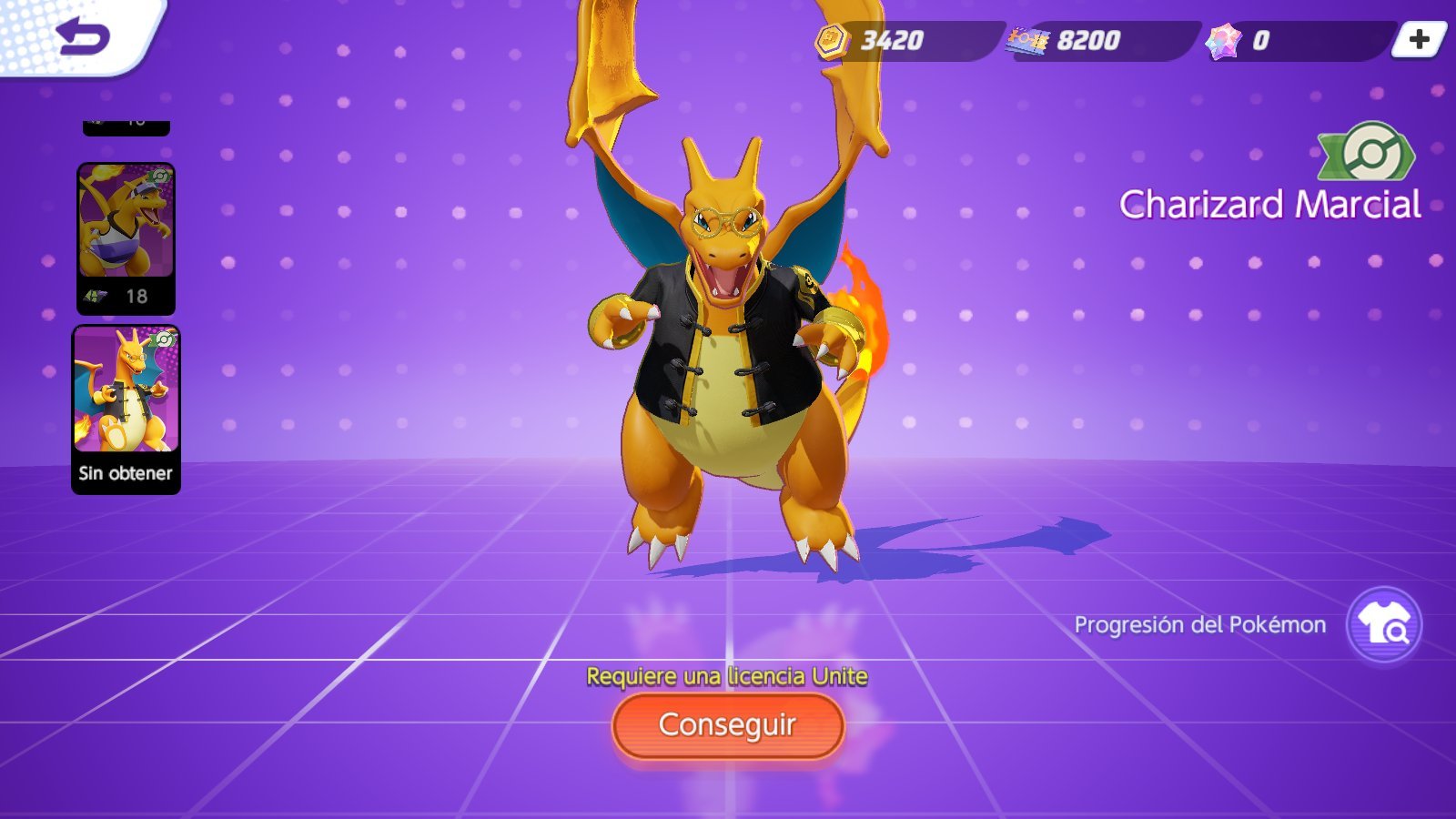Add more gems with the plus button

coord(1419,40)
